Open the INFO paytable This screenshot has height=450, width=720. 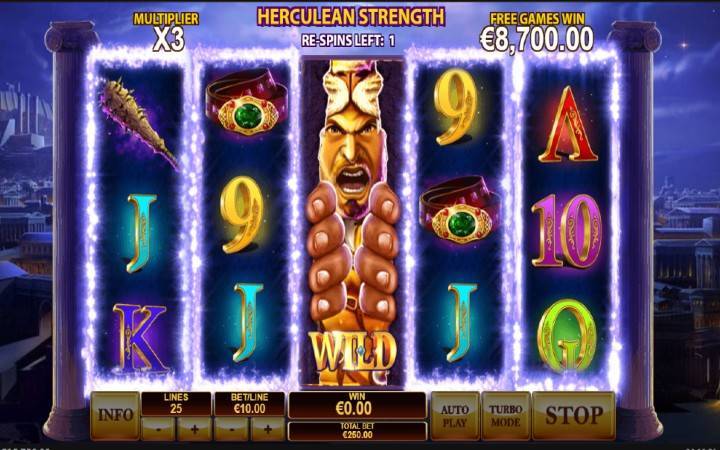click(x=114, y=415)
